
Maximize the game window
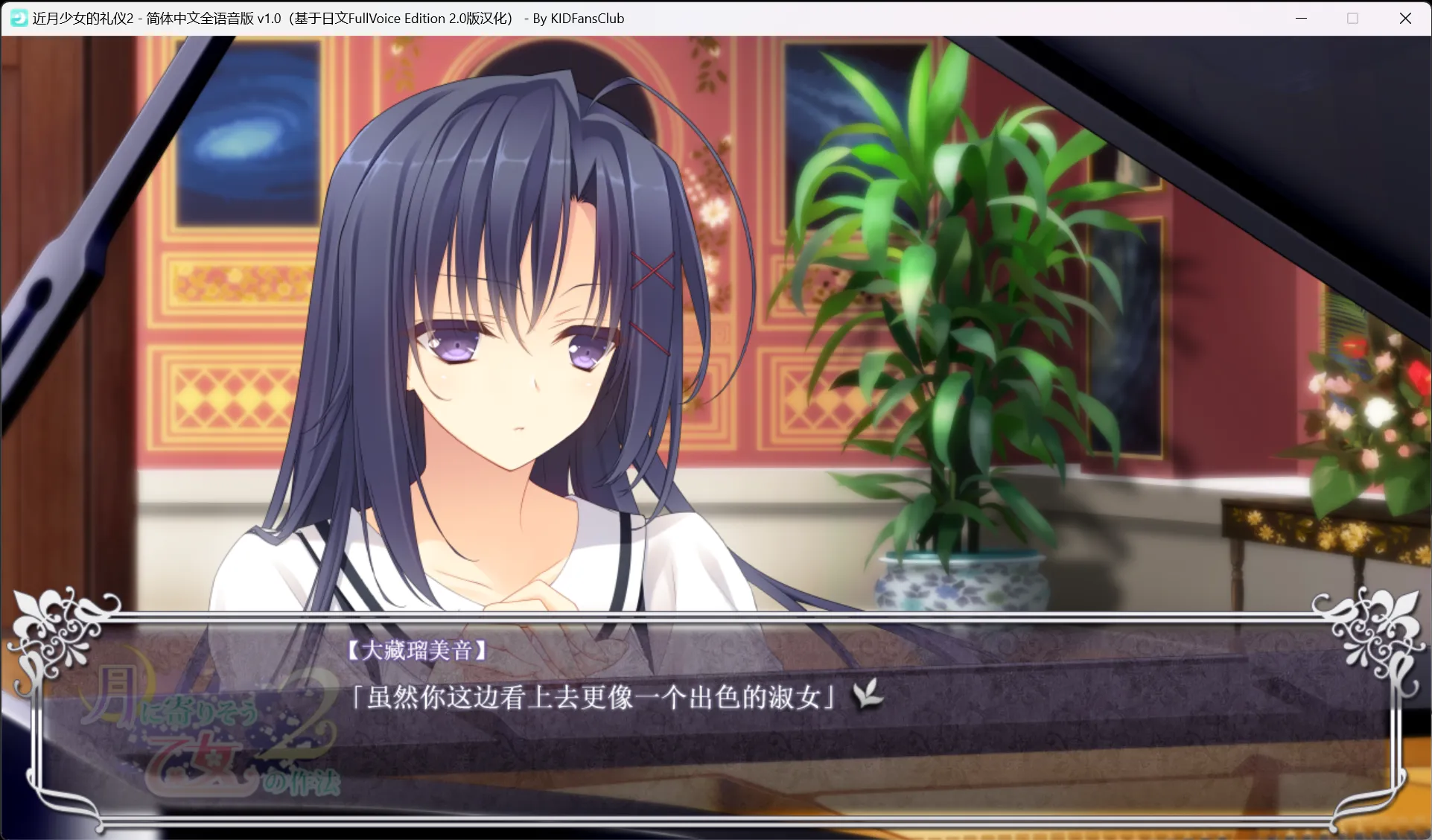(x=1353, y=19)
